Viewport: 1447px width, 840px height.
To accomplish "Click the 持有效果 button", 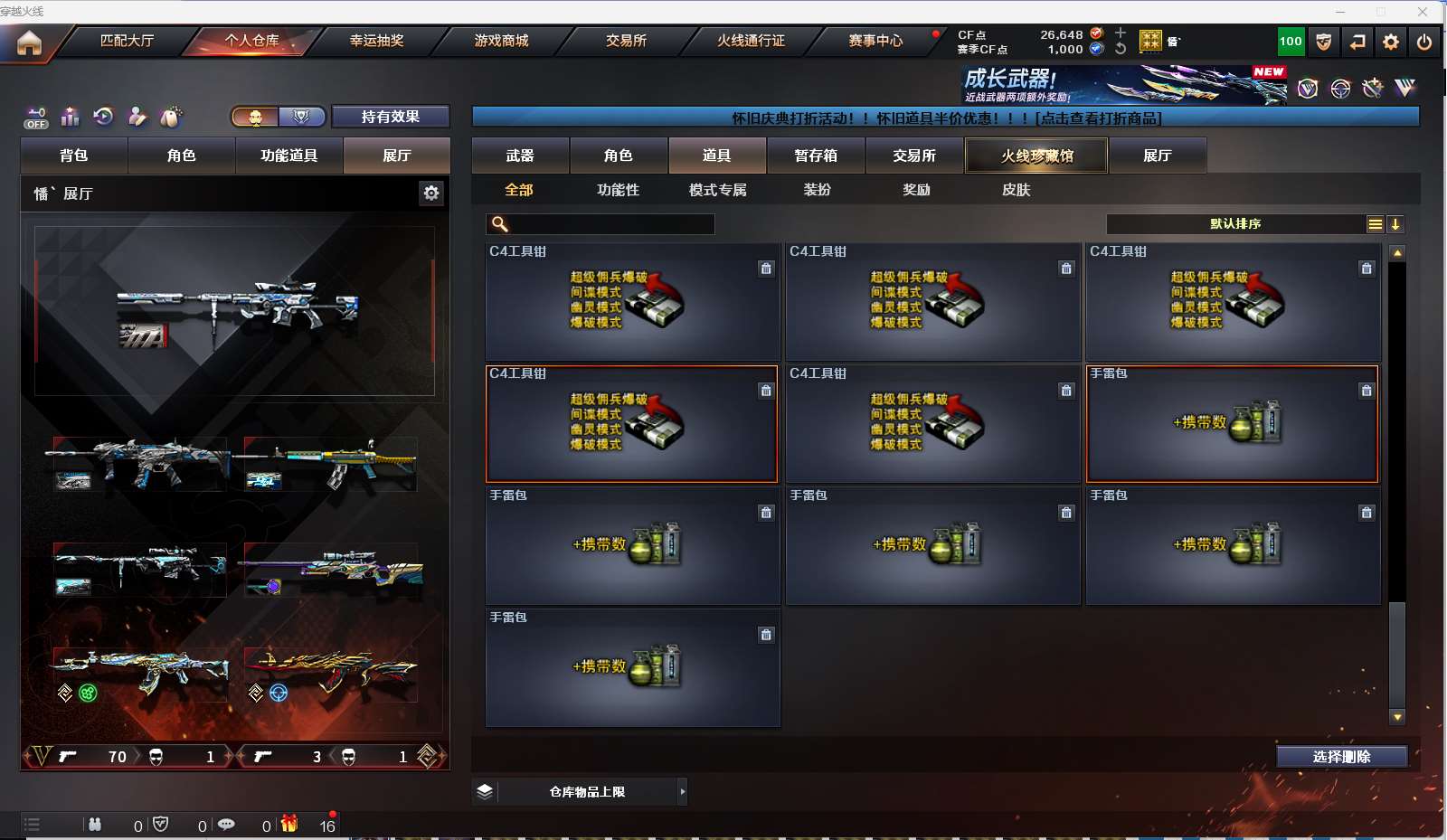I will tap(390, 117).
